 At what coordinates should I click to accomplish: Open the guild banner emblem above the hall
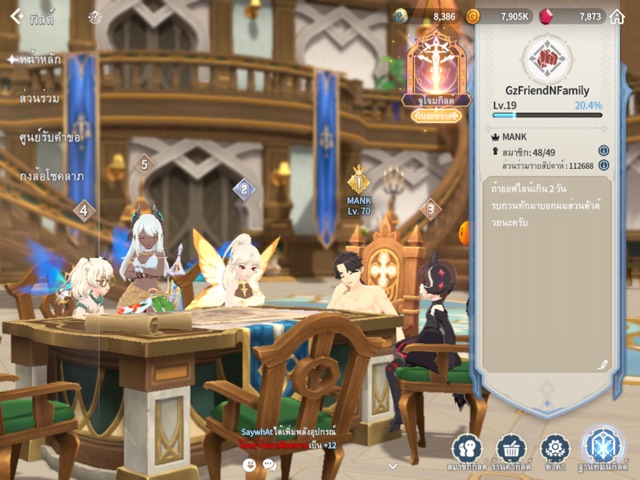tap(436, 66)
